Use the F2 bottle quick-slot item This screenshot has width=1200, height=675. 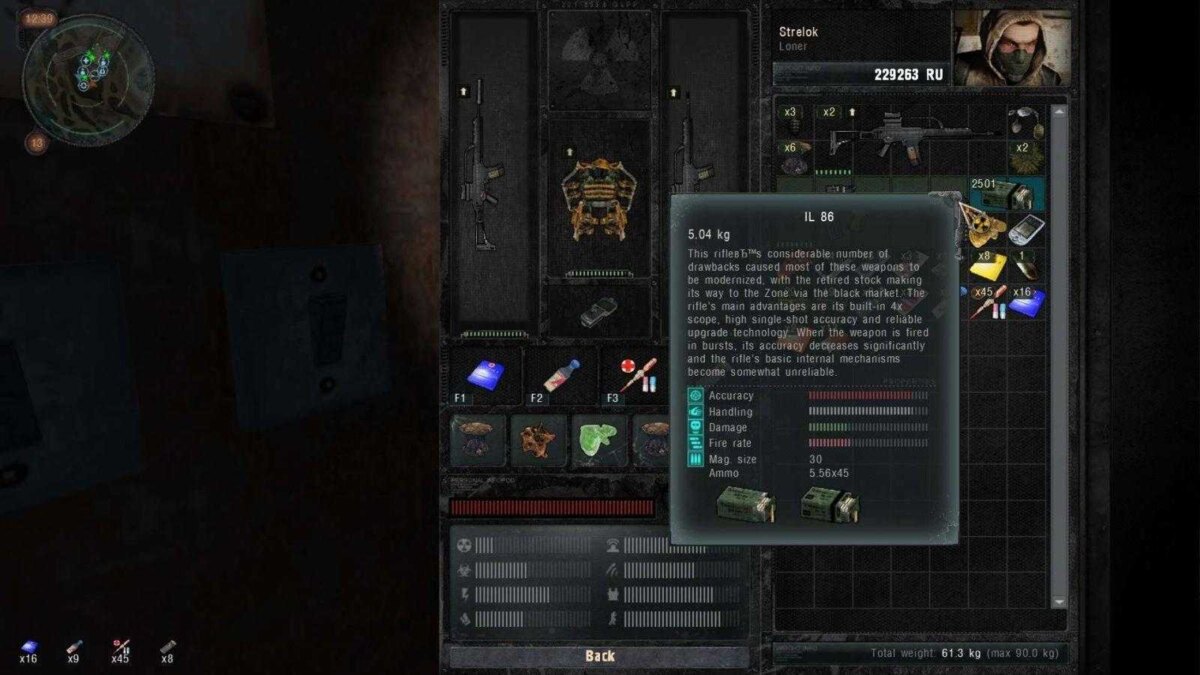(x=560, y=376)
